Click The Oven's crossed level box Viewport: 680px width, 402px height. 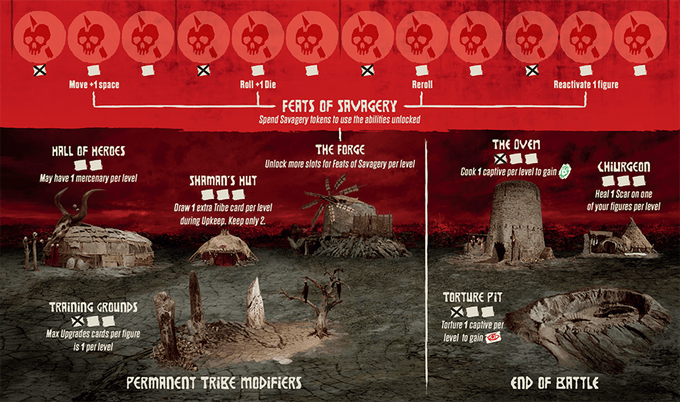(x=498, y=159)
